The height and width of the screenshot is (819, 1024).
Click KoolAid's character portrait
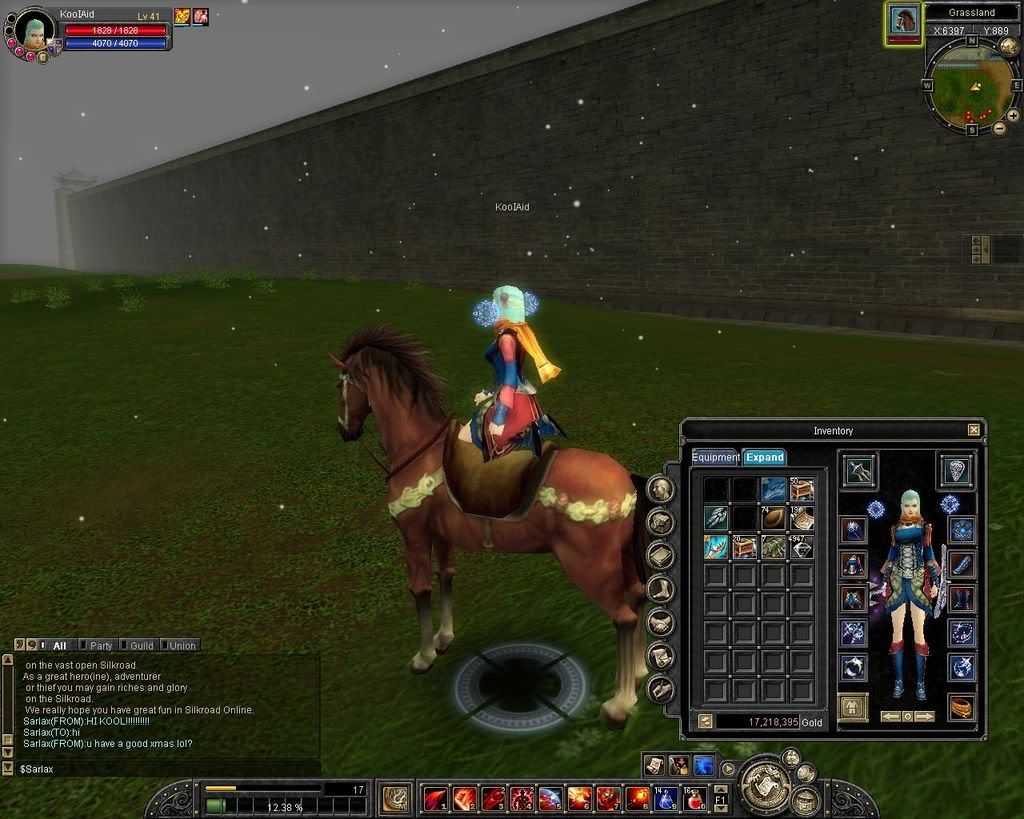tap(34, 32)
